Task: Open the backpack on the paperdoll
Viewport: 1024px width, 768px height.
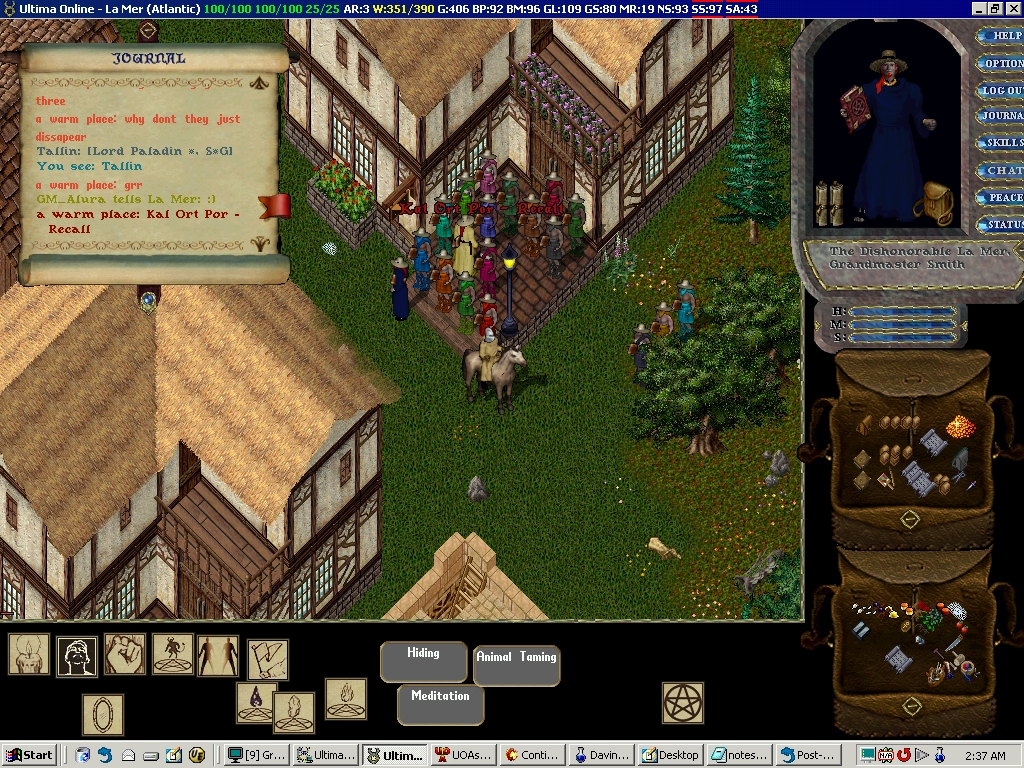Action: click(x=937, y=204)
